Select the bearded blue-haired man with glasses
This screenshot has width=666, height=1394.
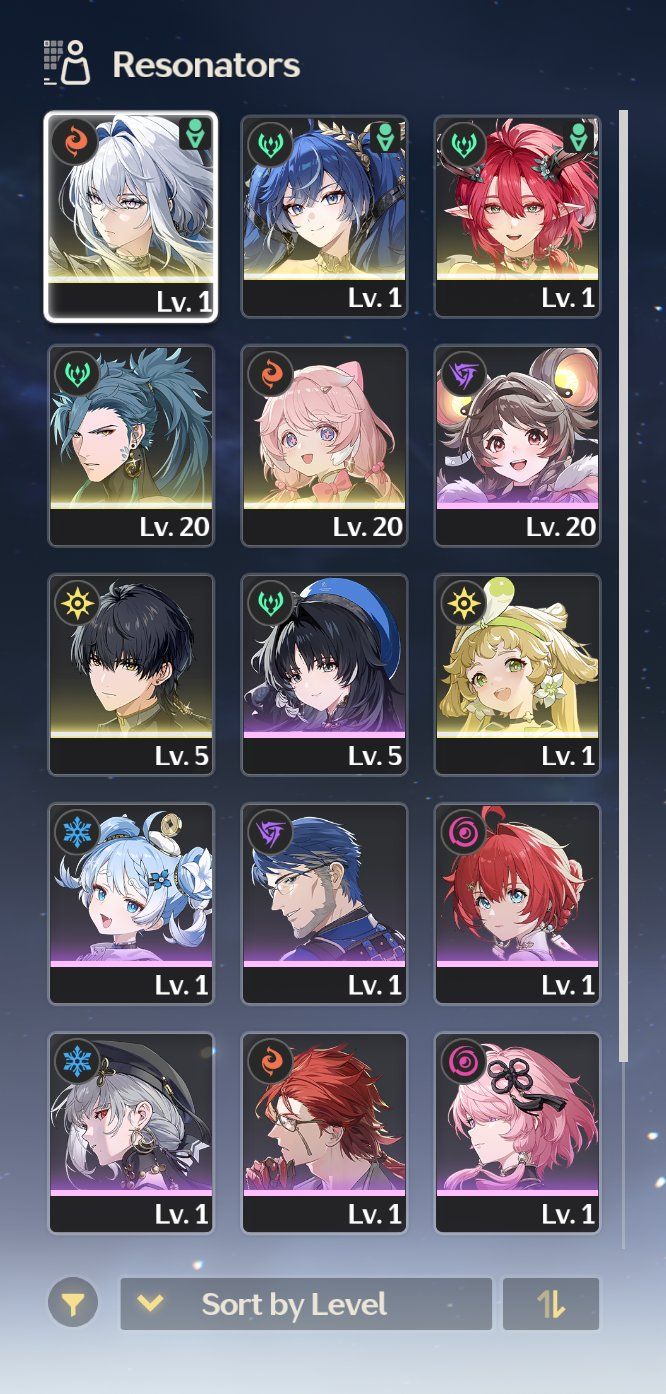point(324,903)
